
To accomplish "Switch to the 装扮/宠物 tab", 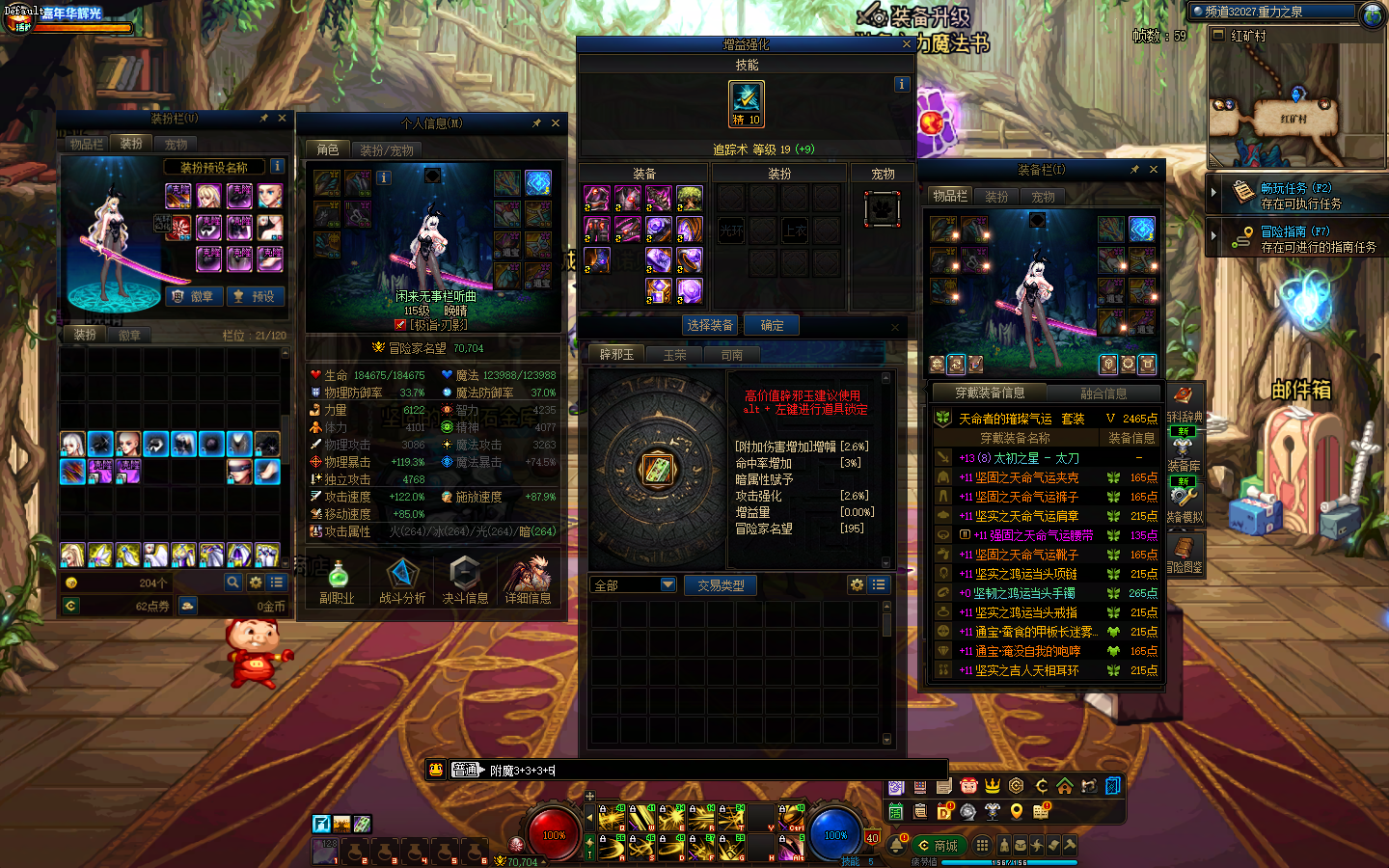I will [386, 150].
